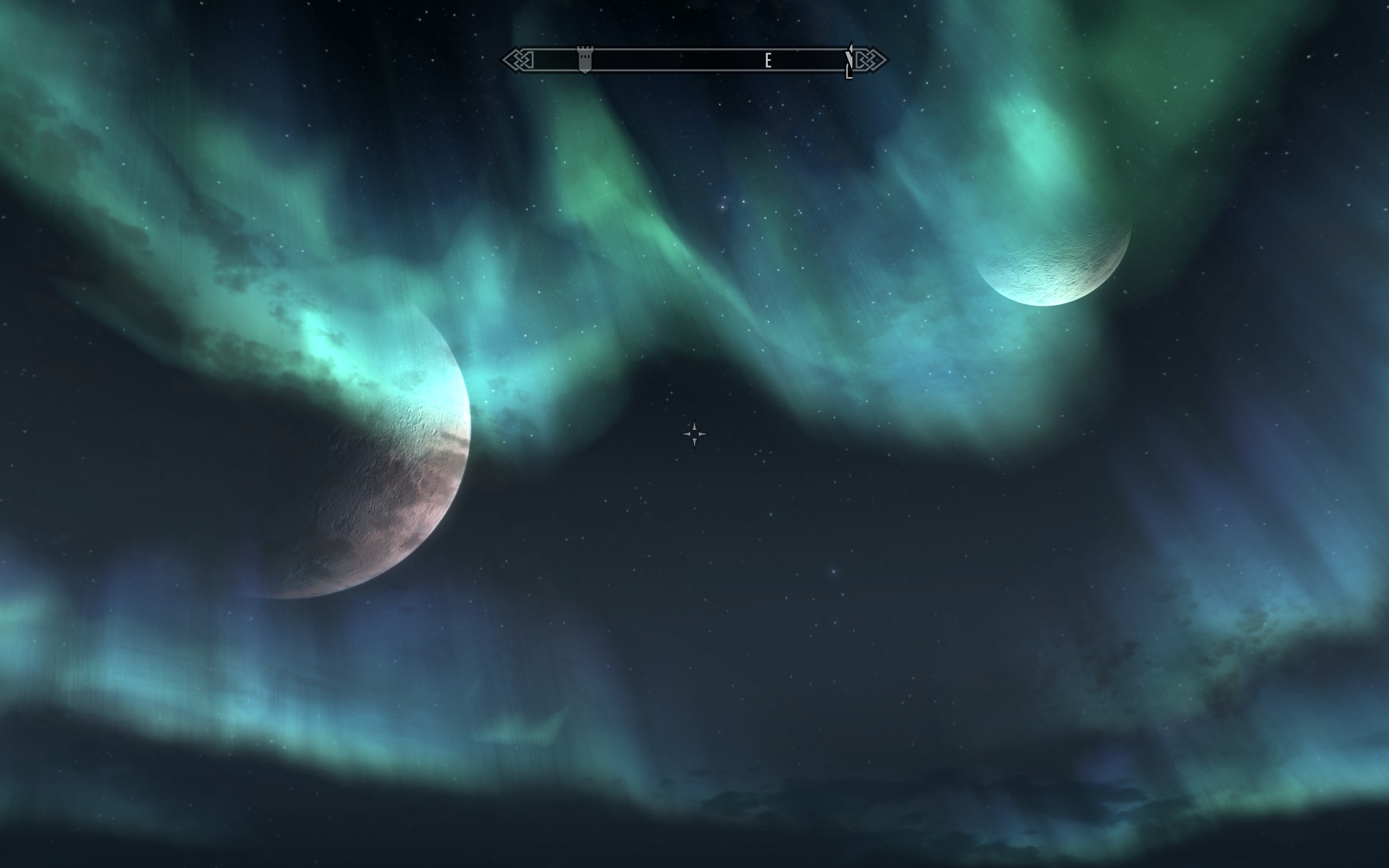This screenshot has width=1389, height=868.
Task: Click the clipped marker at compass right edge
Action: tap(849, 61)
